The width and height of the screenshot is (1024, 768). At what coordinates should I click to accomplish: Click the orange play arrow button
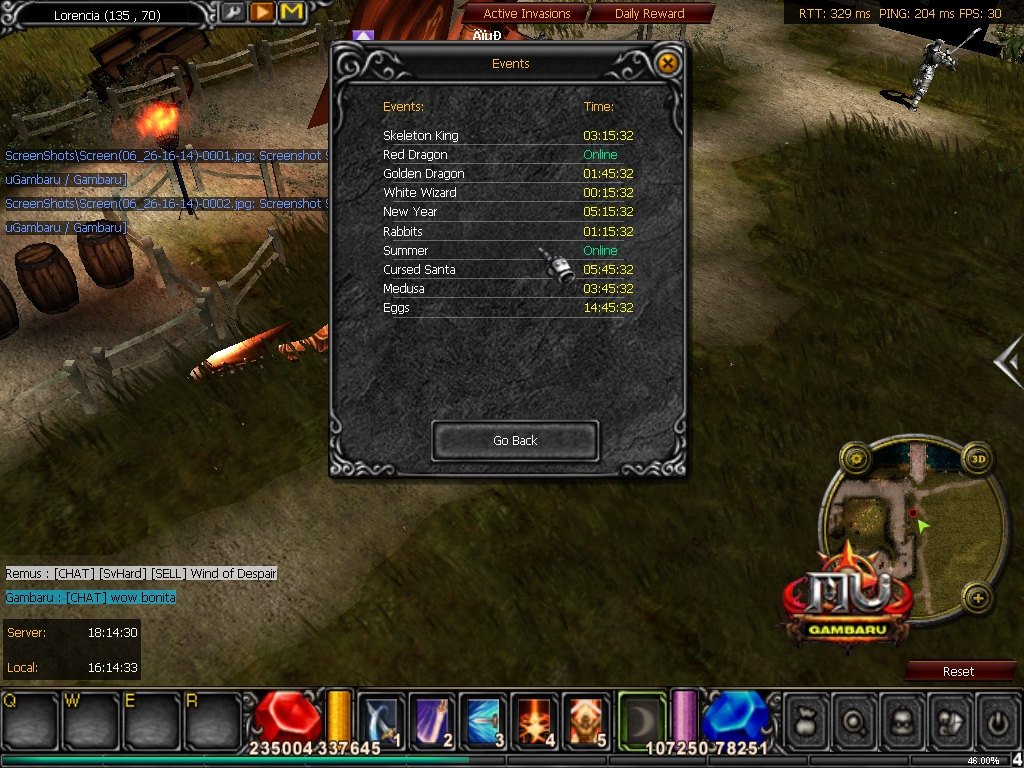point(262,12)
